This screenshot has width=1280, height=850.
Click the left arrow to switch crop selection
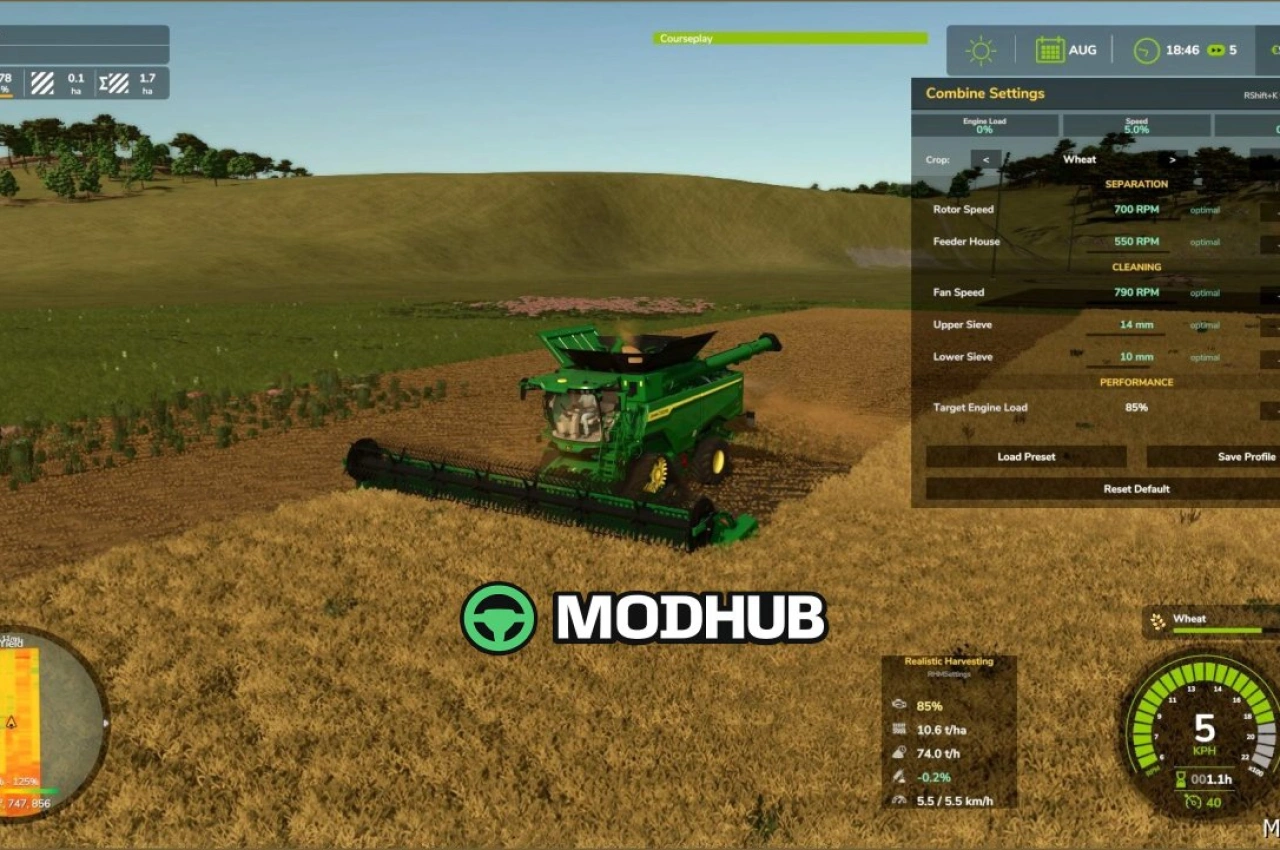tap(988, 159)
